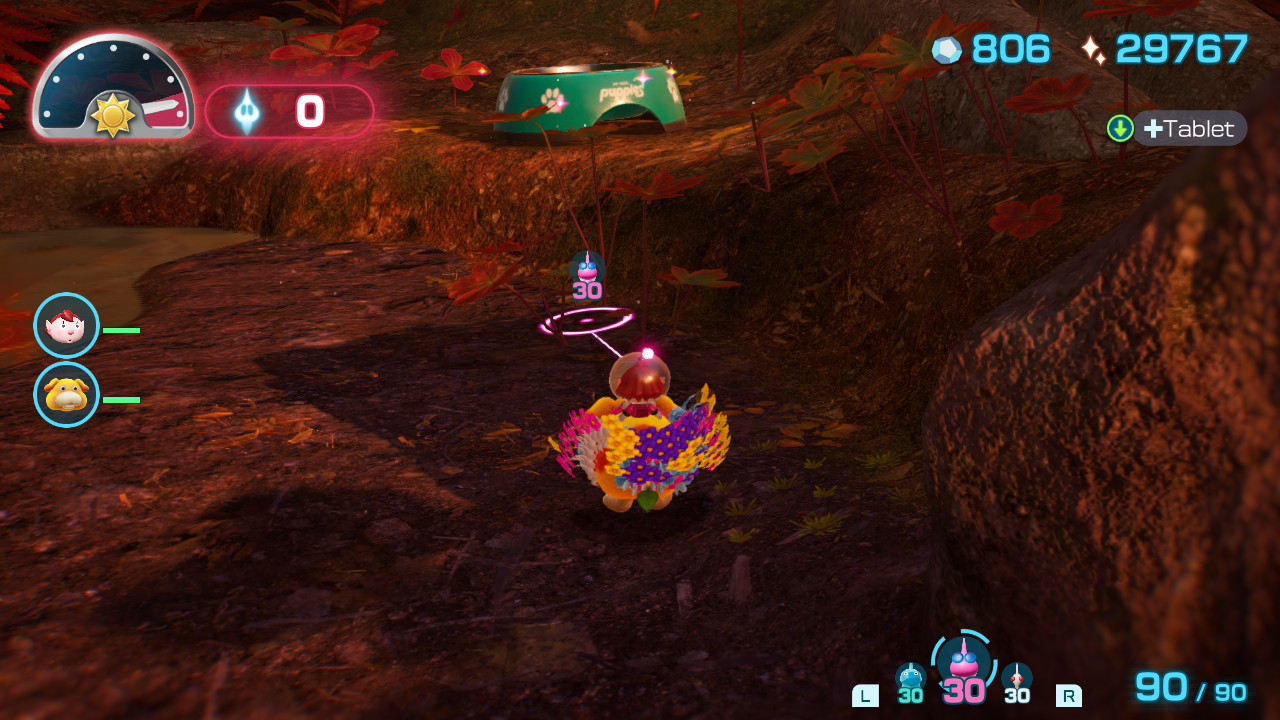
Task: Switch to the White Pikmin squad icon
Action: 1017,677
